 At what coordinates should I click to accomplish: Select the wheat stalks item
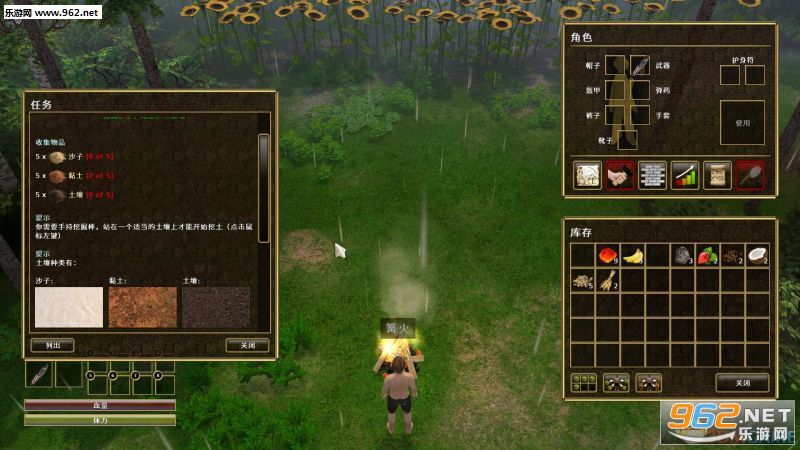coord(608,281)
